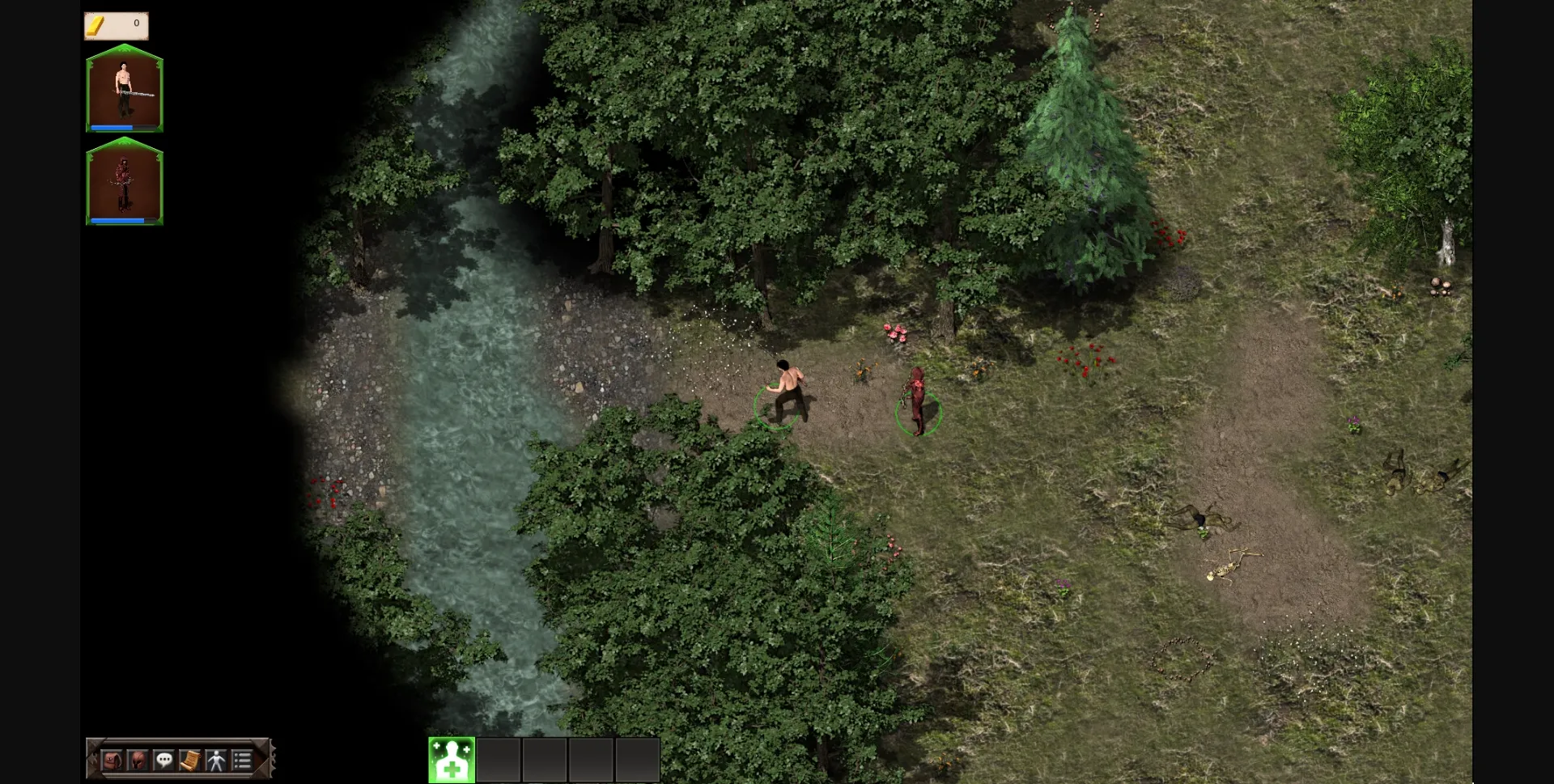Screen dimensions: 1554x784
Task: Select the shirtless swordsman's portrait
Action: tap(124, 87)
